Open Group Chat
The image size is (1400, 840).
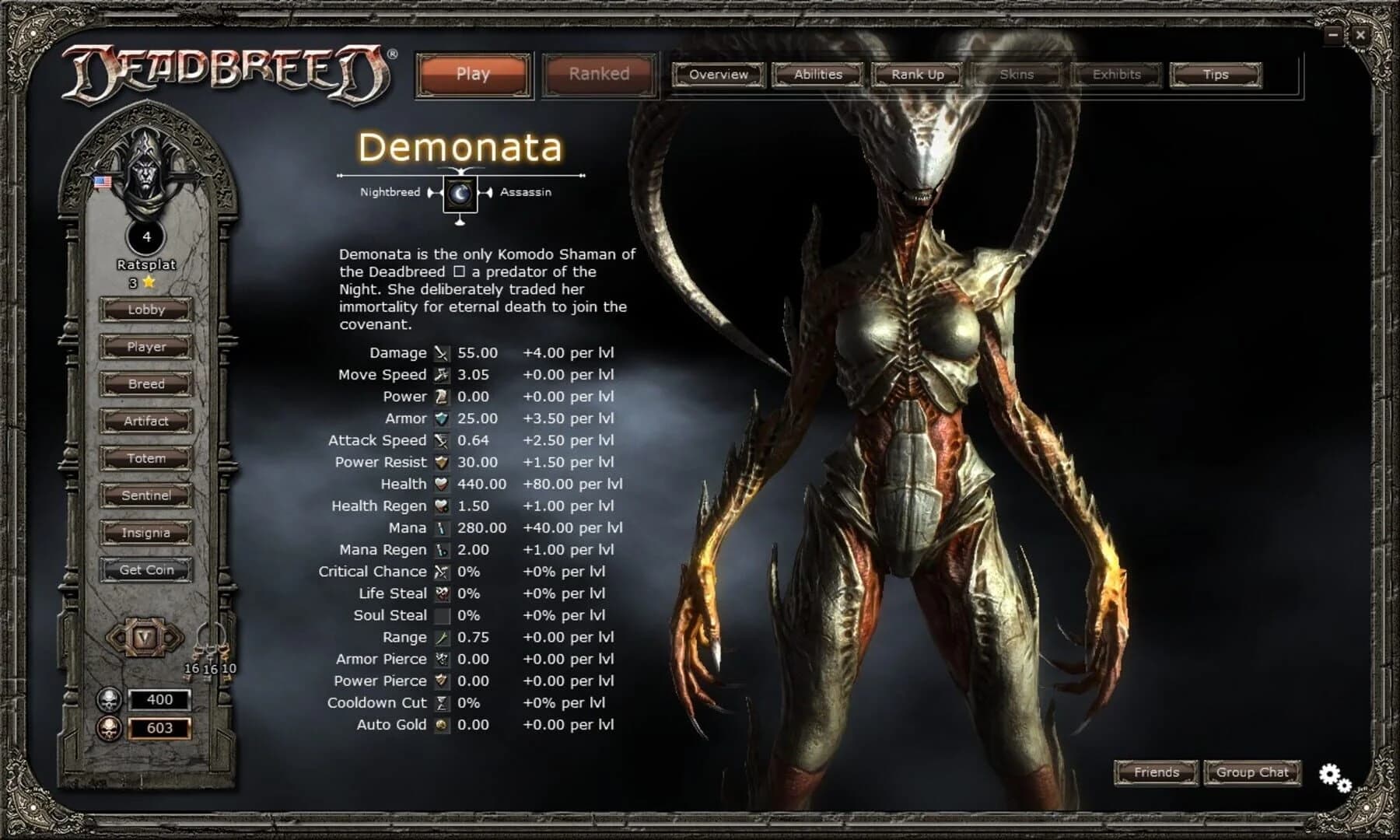coord(1251,772)
